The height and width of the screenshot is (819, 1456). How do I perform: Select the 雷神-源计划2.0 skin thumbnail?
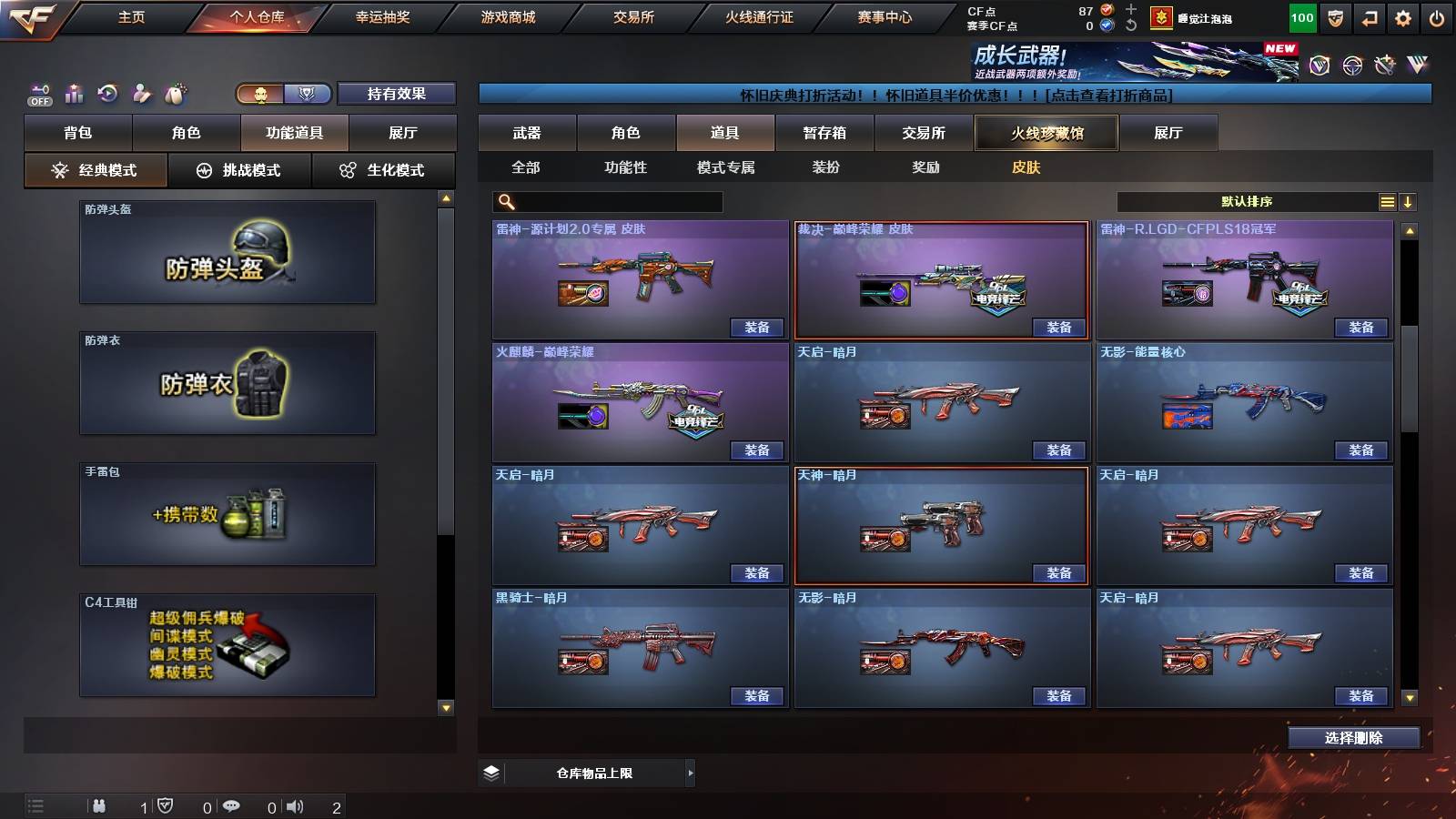[638, 278]
